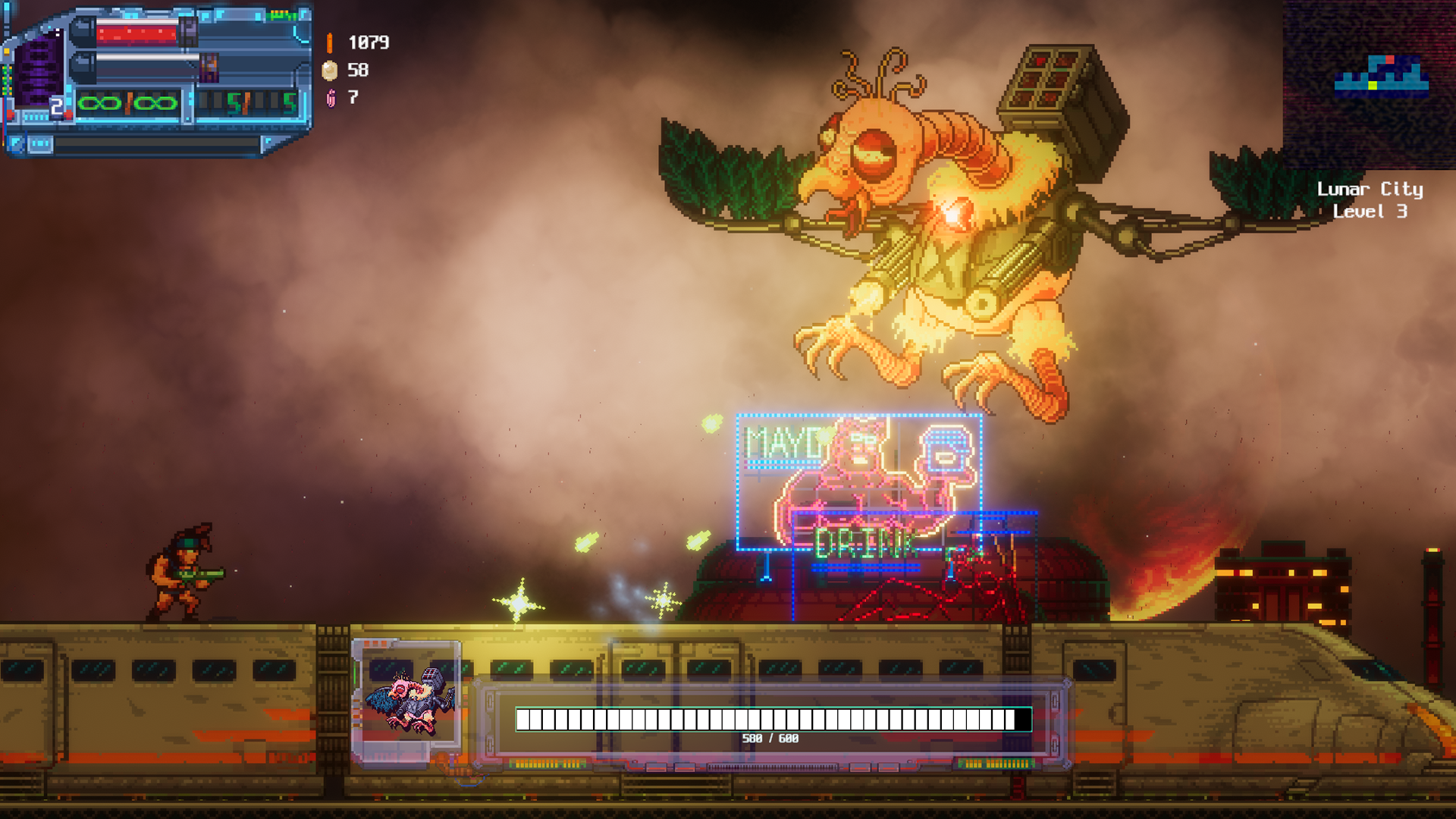Click the weapon slot number 2 indicator
1456x819 pixels.
pos(58,106)
